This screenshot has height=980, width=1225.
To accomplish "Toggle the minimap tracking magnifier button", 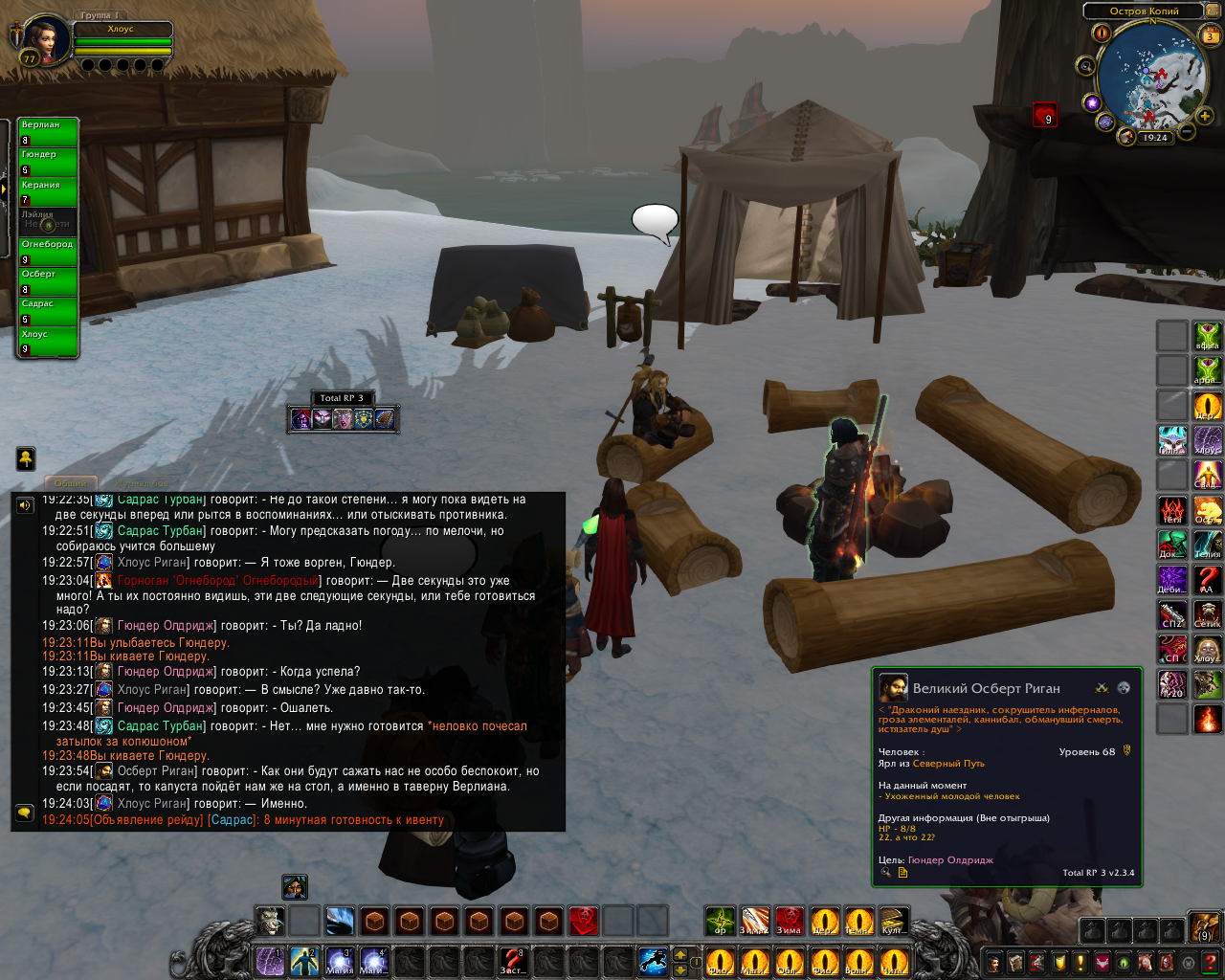I will [x=1085, y=66].
